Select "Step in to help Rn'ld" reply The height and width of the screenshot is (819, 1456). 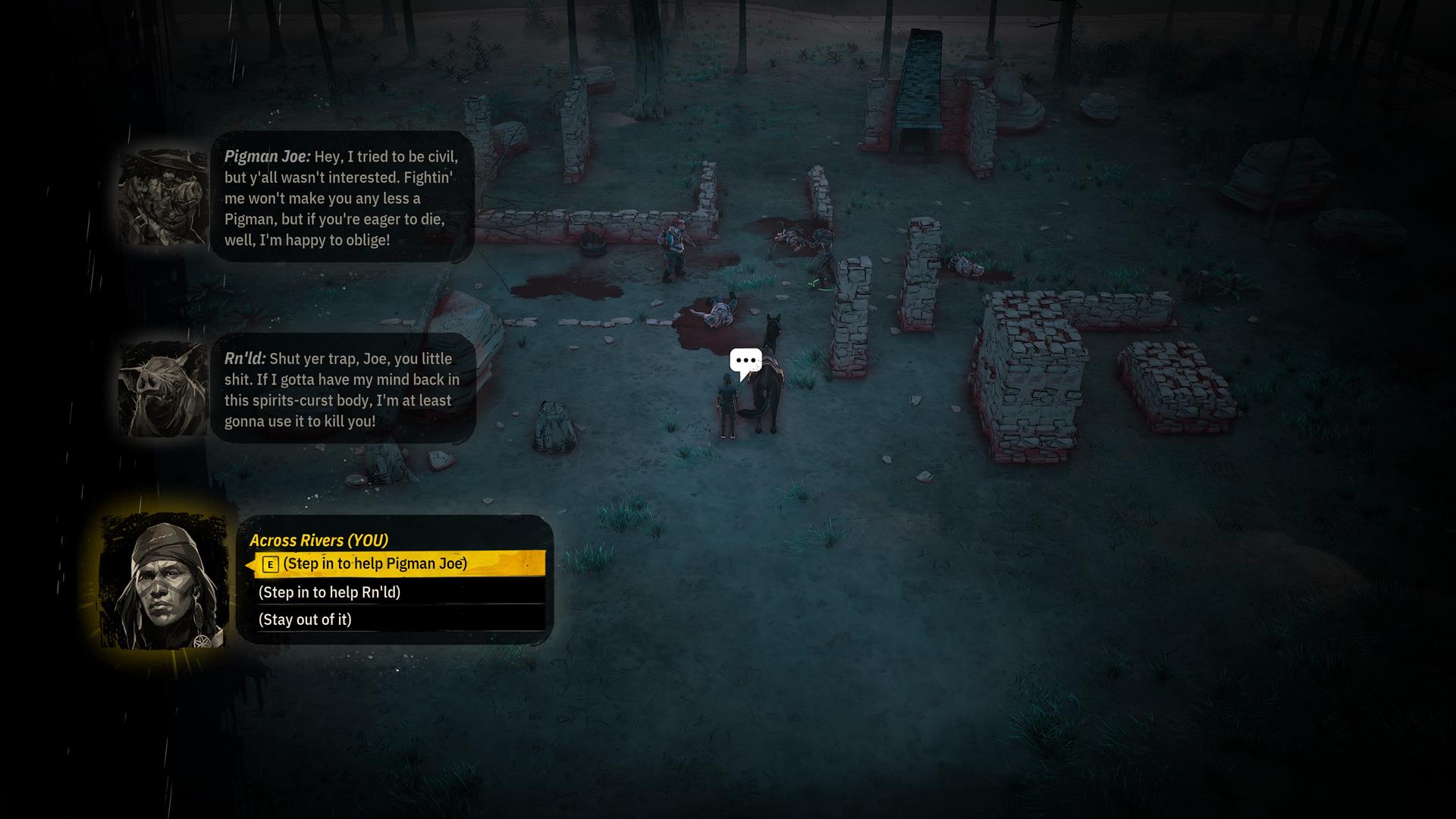coord(329,592)
